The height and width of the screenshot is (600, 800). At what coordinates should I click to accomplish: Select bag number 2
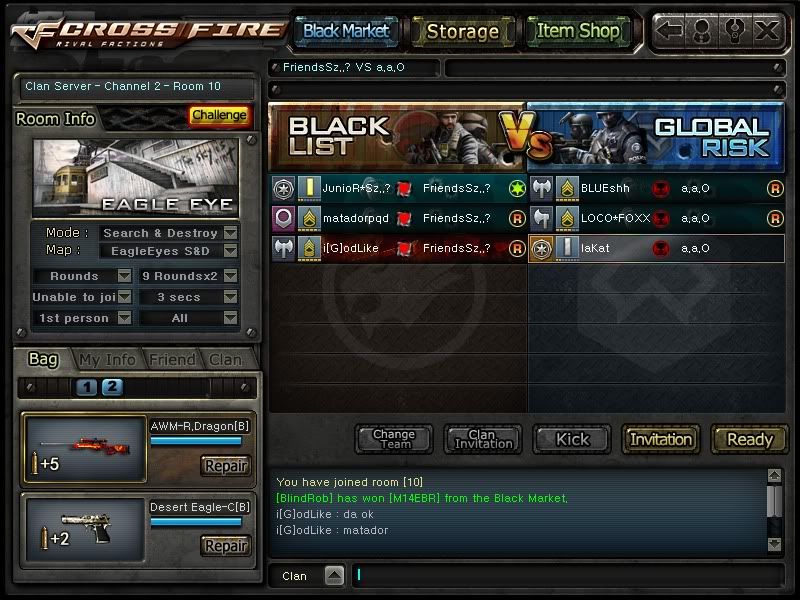point(112,387)
